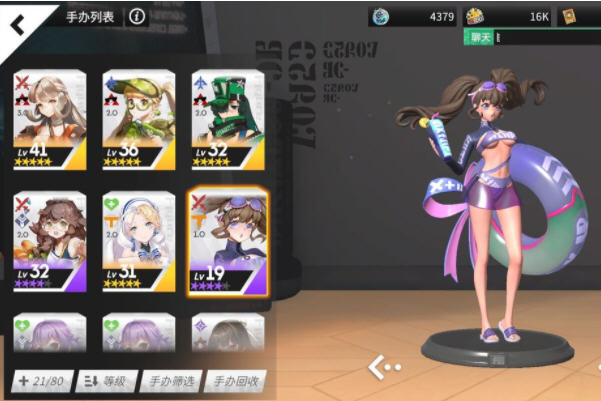Choose the Lv 36 green-goggles figure card
Image resolution: width=601 pixels, height=401 pixels.
tap(137, 119)
